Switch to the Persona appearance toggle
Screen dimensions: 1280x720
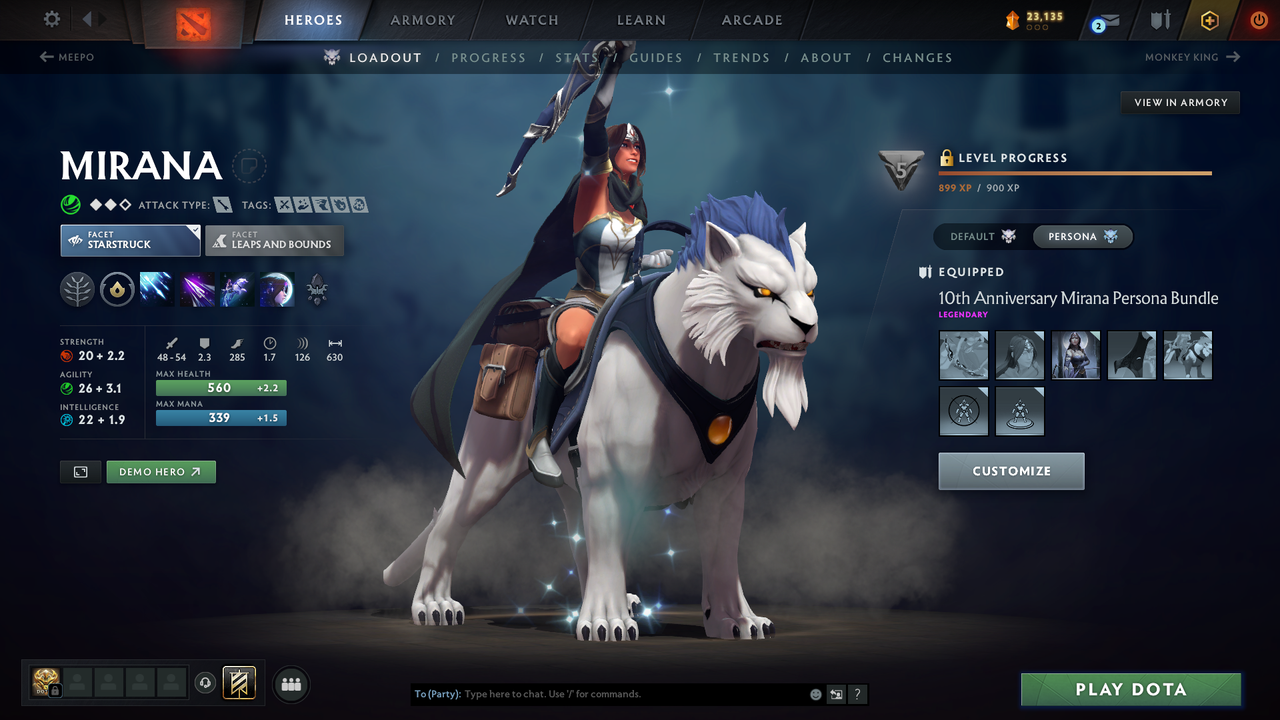click(1083, 236)
